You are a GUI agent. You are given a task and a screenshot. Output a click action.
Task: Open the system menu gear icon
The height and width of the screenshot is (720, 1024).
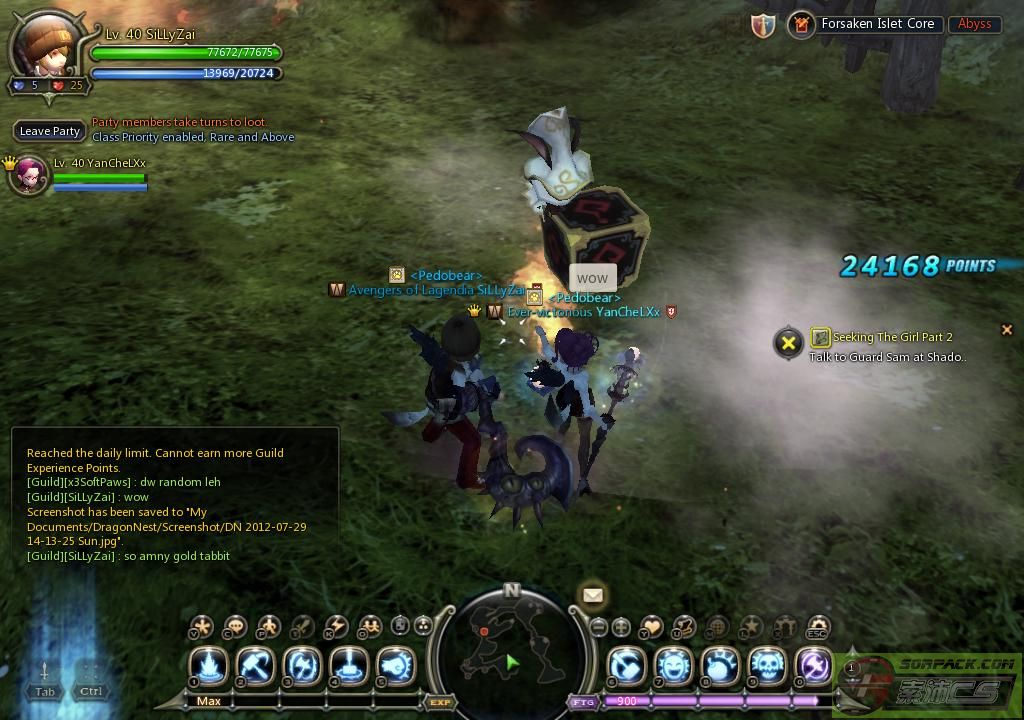pos(818,627)
